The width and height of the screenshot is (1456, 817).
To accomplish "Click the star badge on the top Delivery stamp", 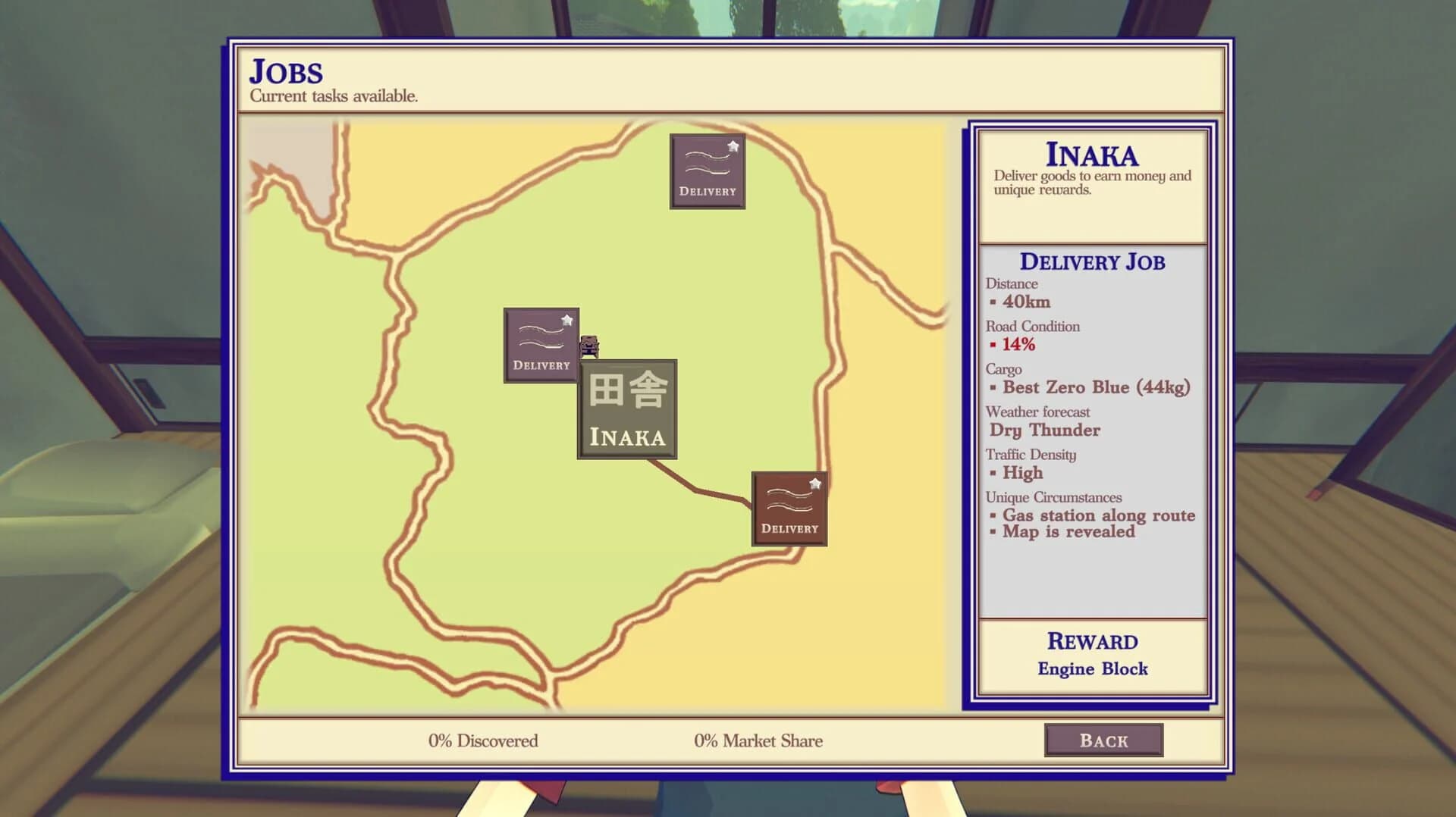I will pyautogui.click(x=733, y=144).
